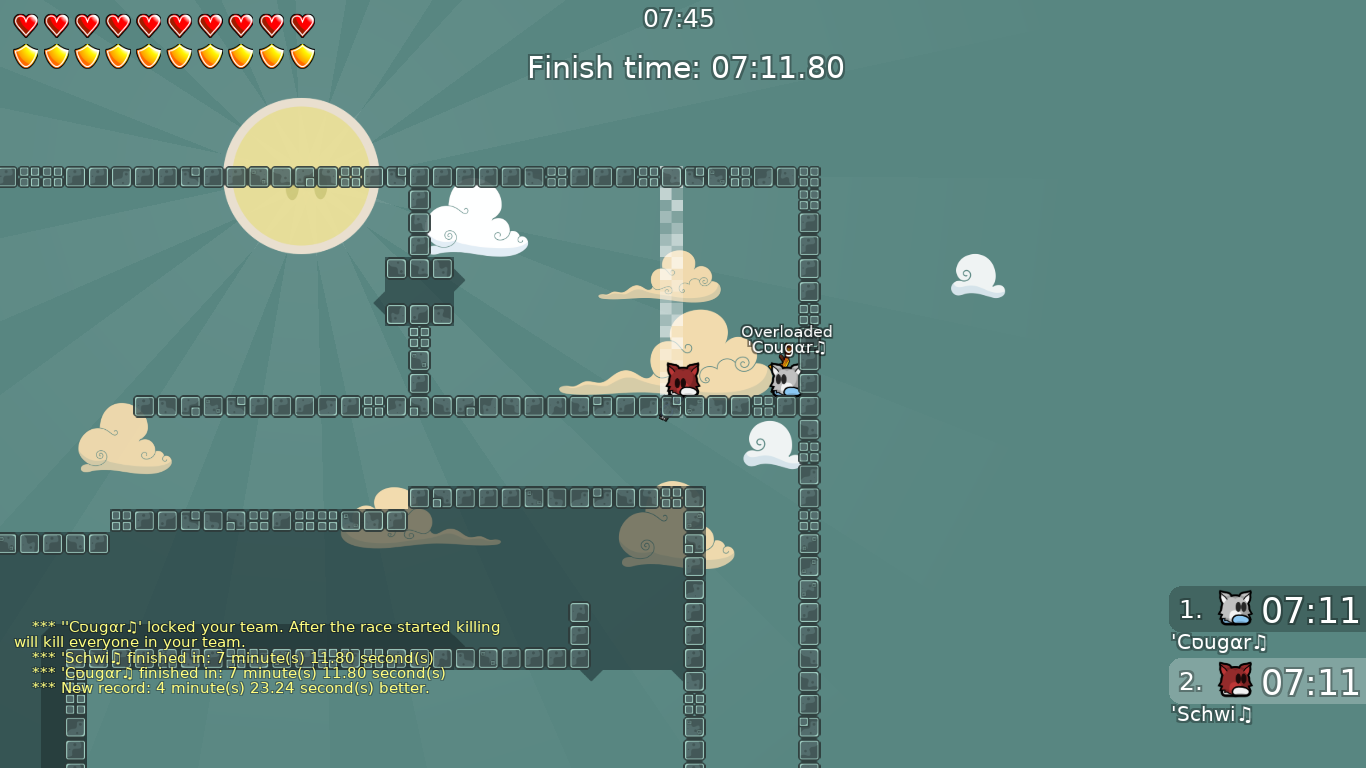The height and width of the screenshot is (768, 1366).
Task: Open the 'Finish time: 07:11.80' banner
Action: coord(685,68)
